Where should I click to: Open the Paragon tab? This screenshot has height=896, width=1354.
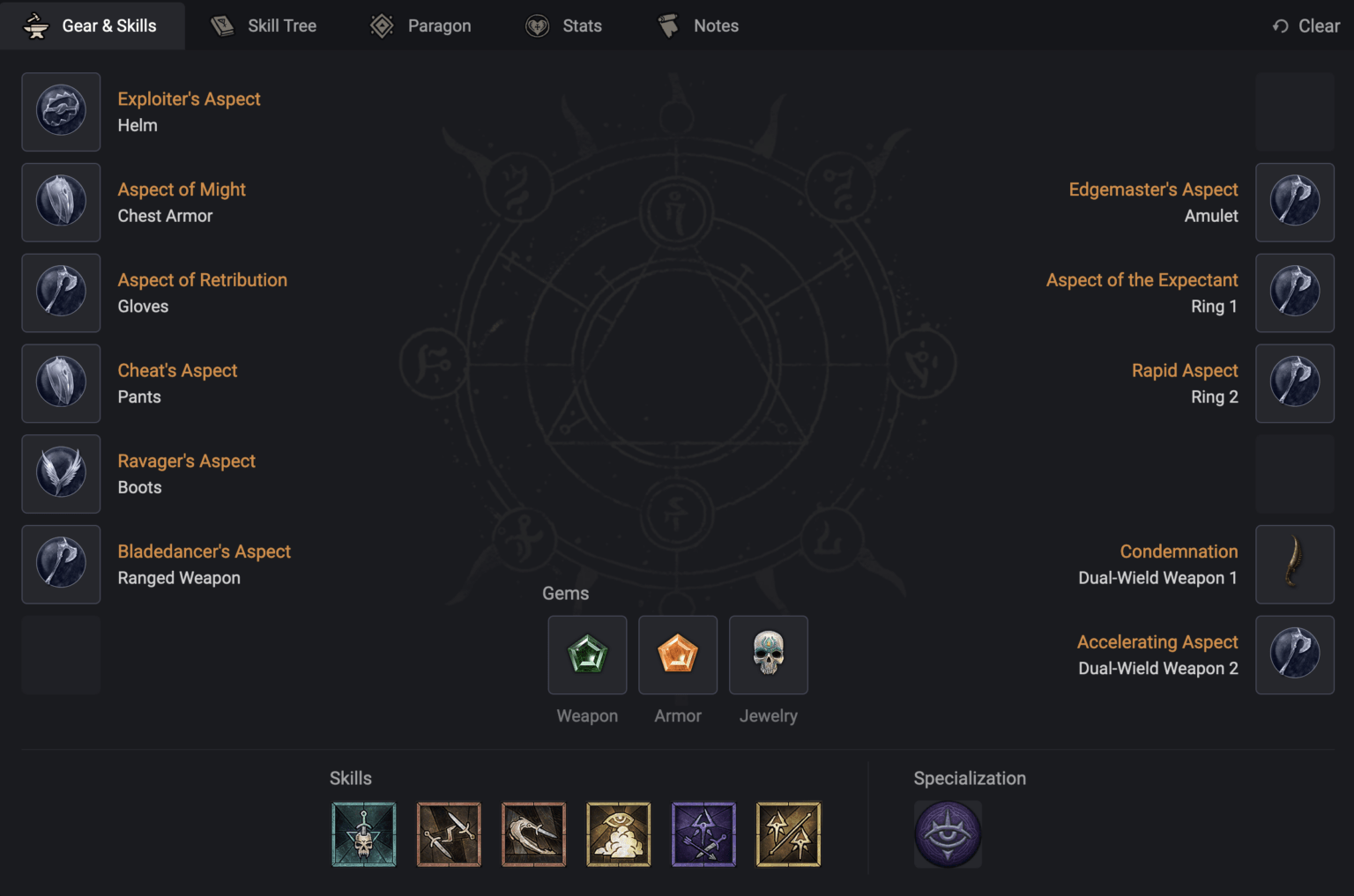pos(420,26)
